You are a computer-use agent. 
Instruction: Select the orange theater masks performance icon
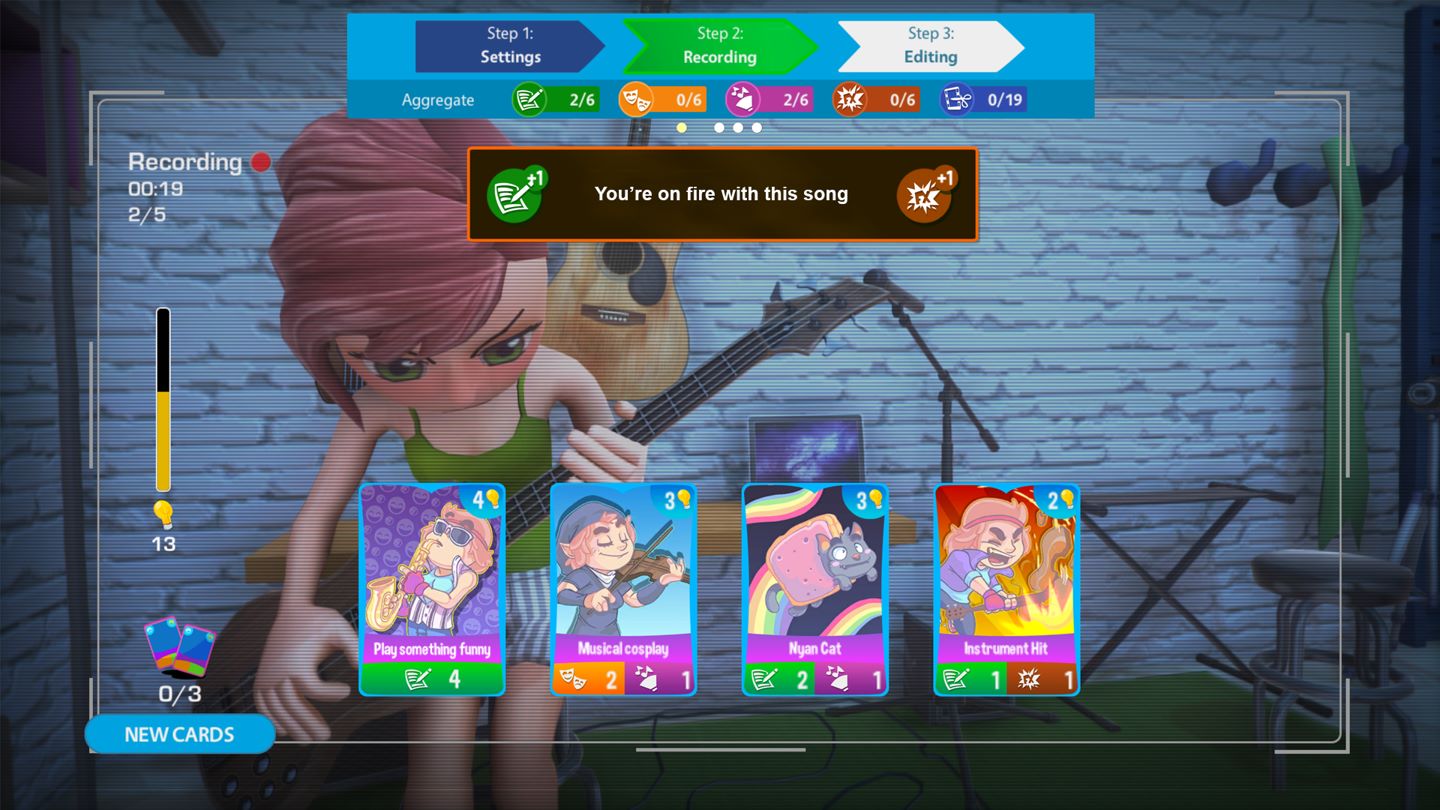[638, 99]
